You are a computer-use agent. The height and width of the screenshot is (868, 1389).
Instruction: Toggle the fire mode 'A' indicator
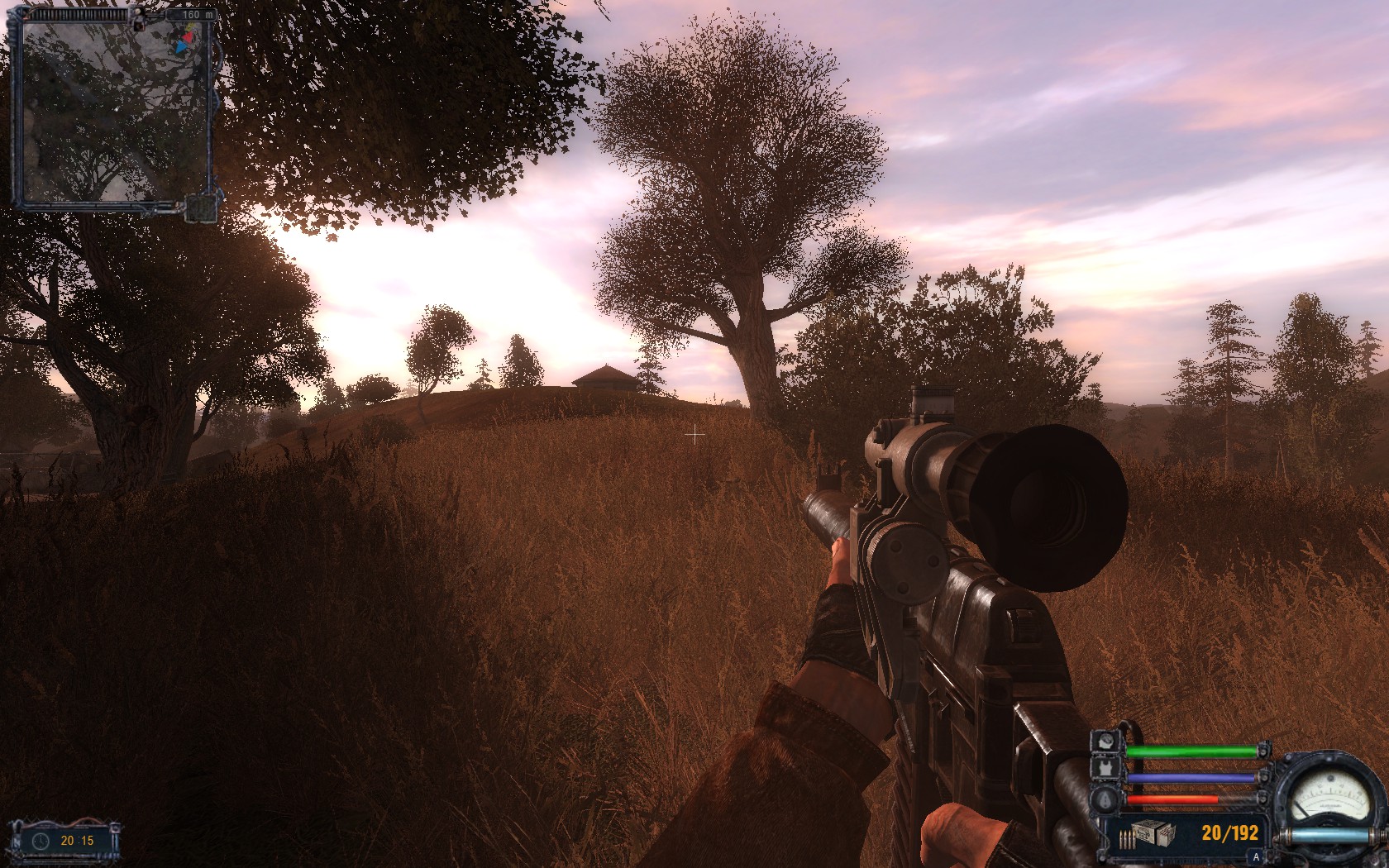[x=1256, y=857]
